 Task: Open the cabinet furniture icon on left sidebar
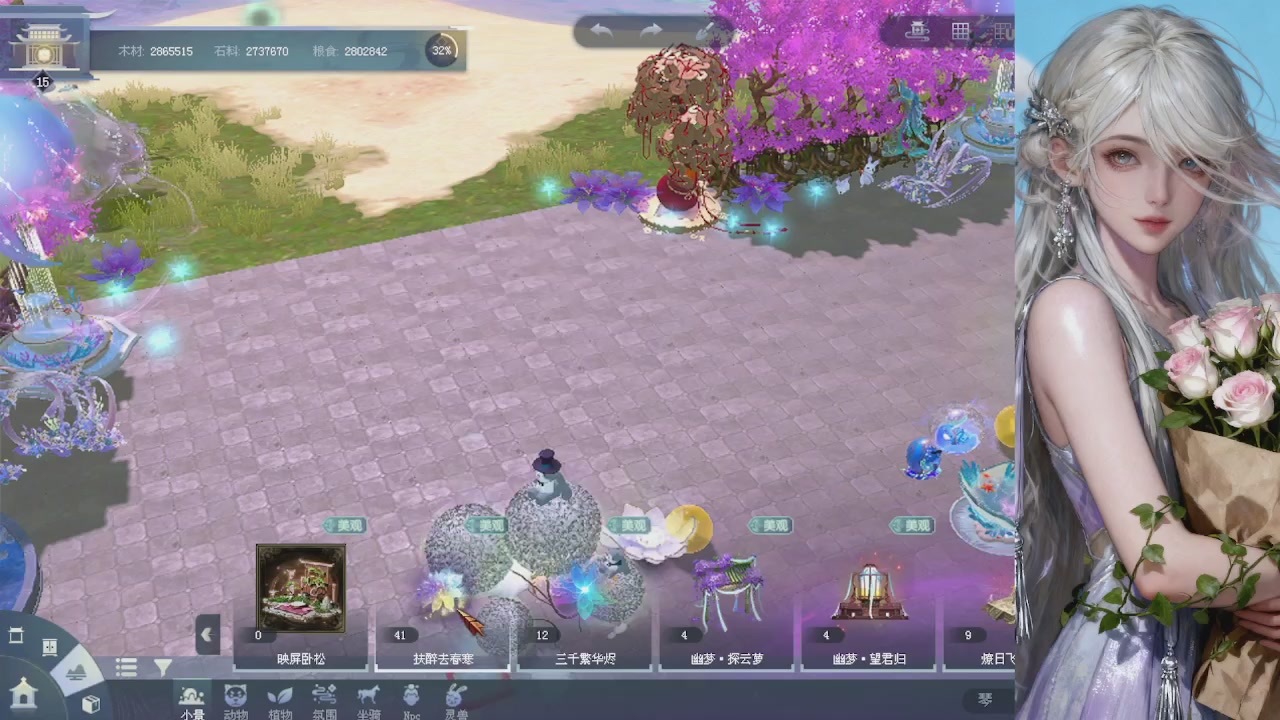coord(50,646)
